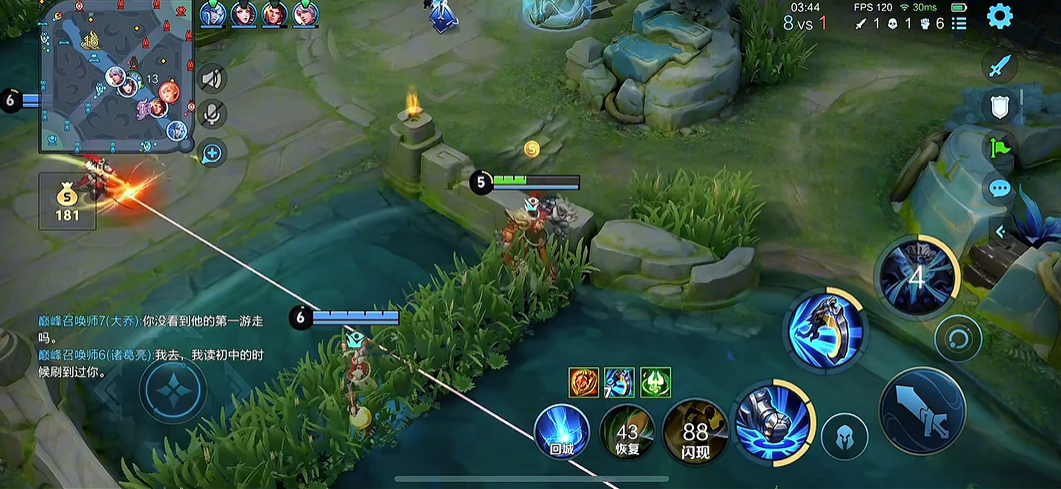Toggle the muted microphone icon

click(x=212, y=115)
